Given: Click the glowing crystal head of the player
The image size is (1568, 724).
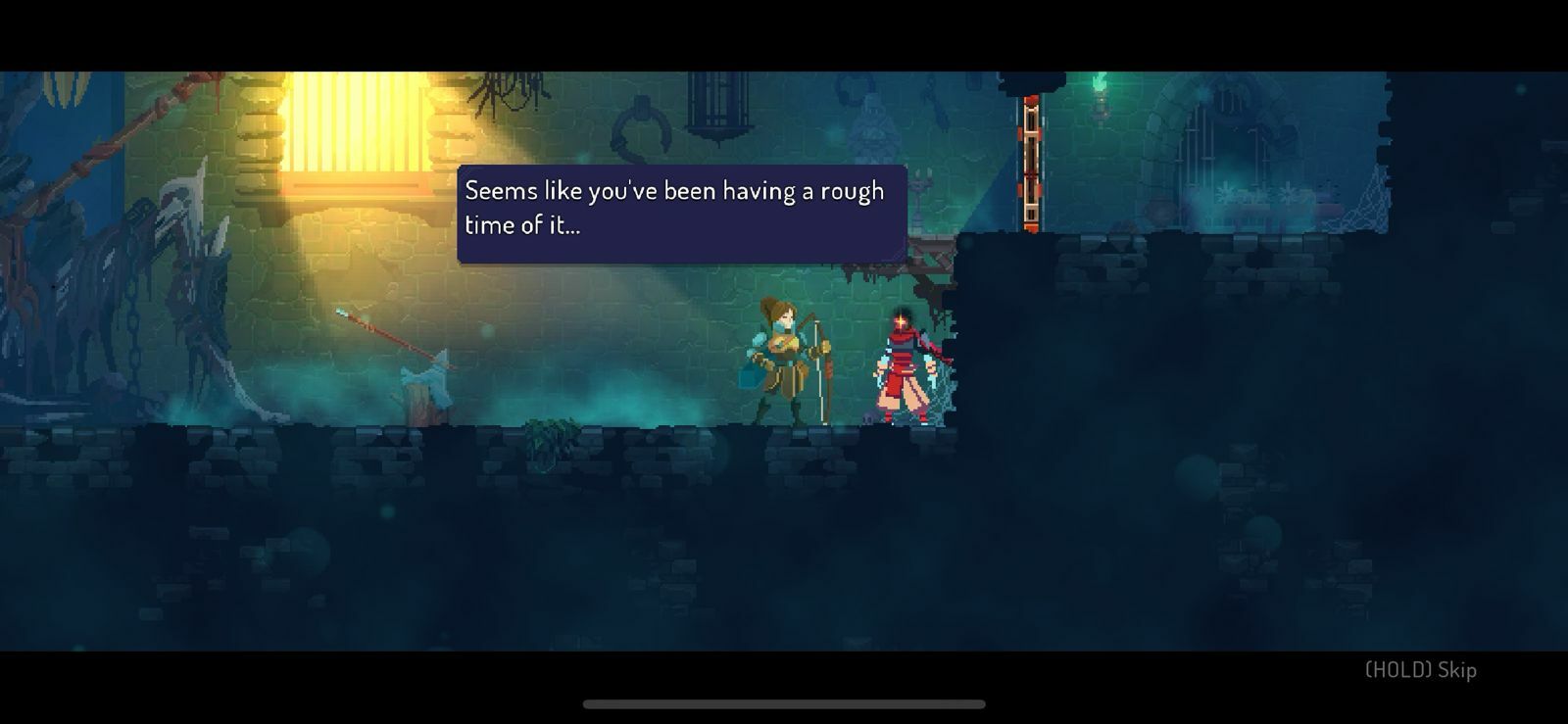Looking at the screenshot, I should coord(900,318).
